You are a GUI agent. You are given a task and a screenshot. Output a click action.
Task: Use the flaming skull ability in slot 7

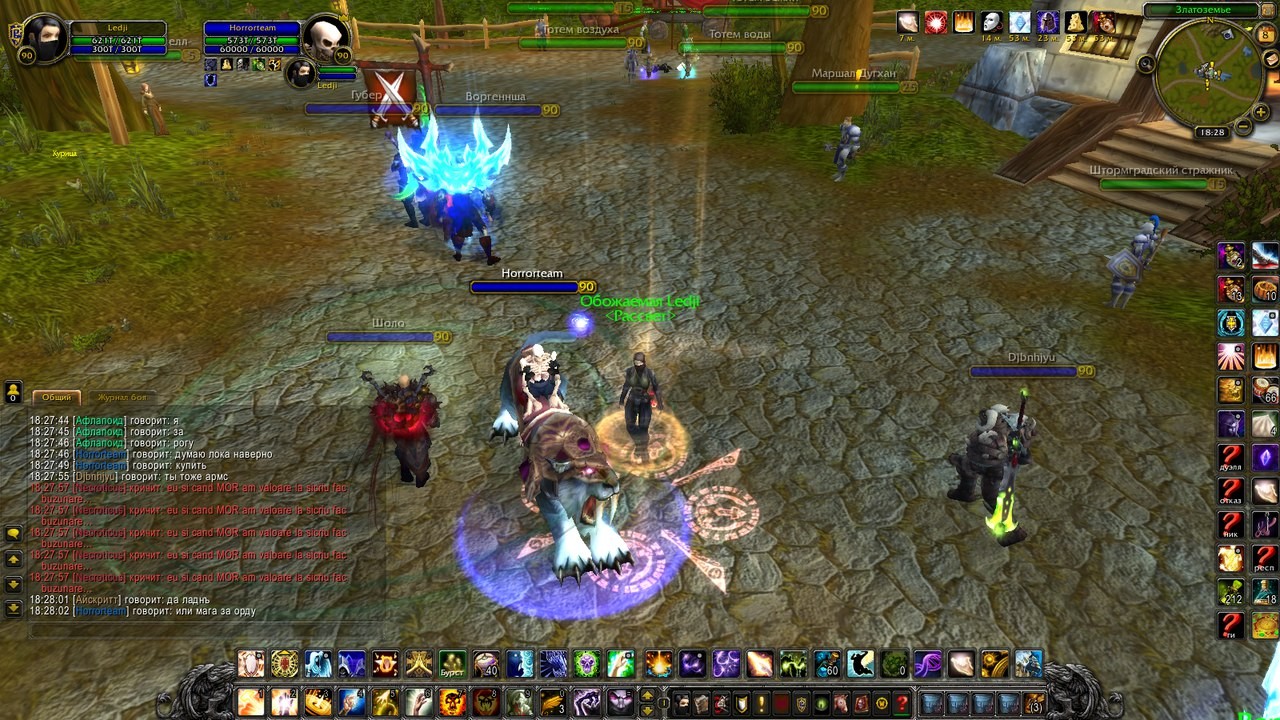(452, 701)
